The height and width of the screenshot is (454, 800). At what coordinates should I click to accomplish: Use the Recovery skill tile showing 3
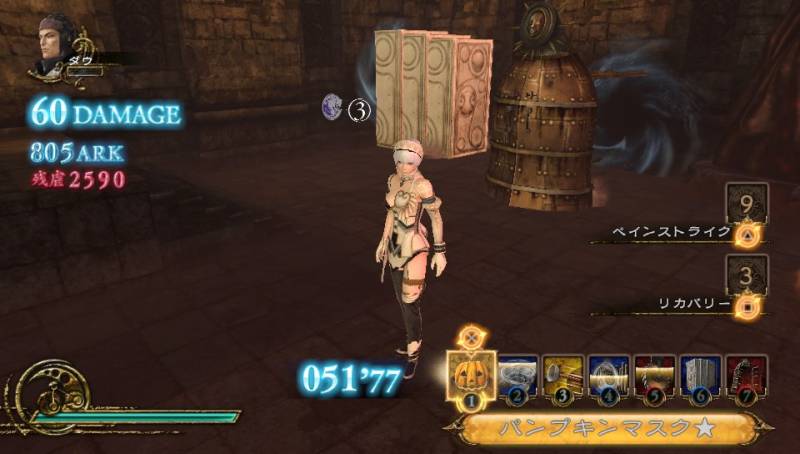tap(746, 275)
